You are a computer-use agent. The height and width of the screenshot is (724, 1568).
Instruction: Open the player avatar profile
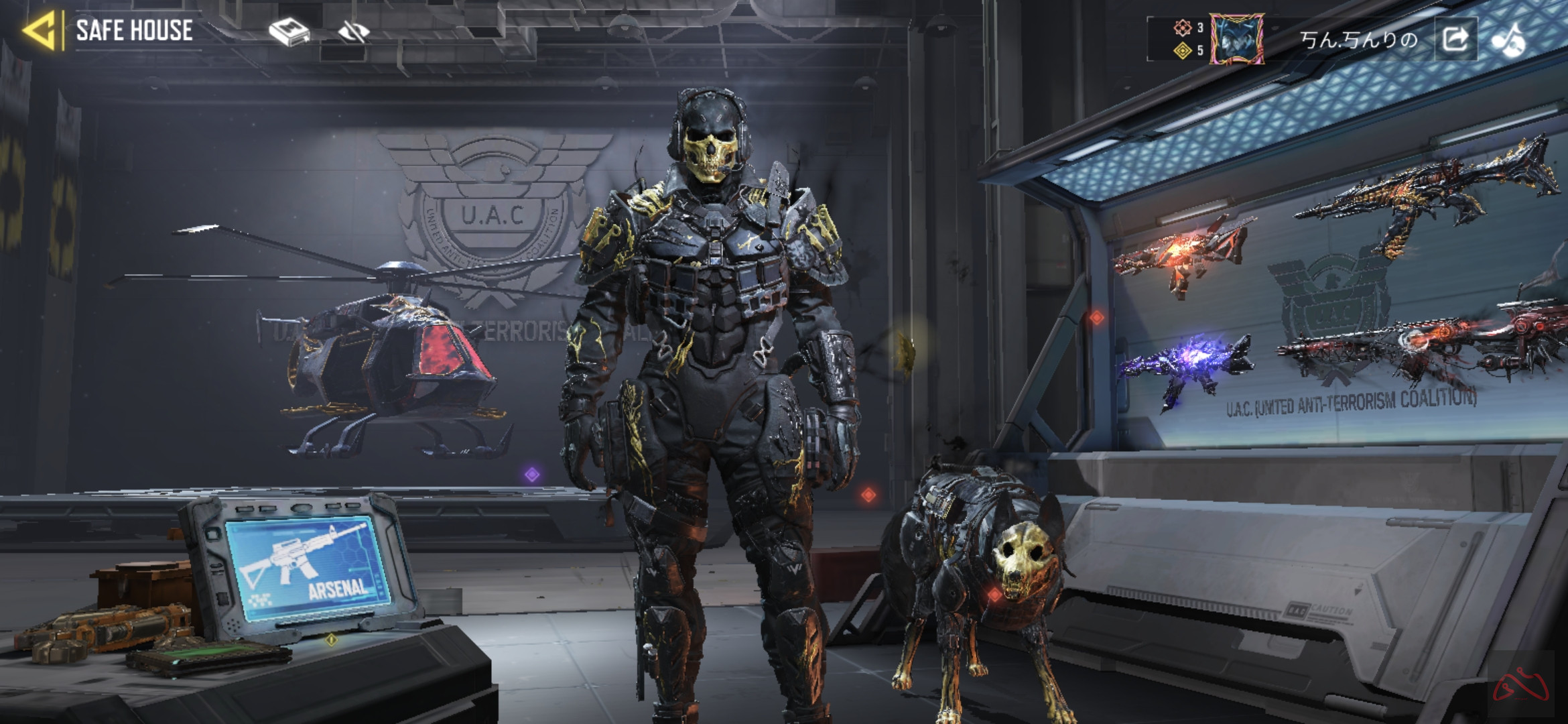1236,39
